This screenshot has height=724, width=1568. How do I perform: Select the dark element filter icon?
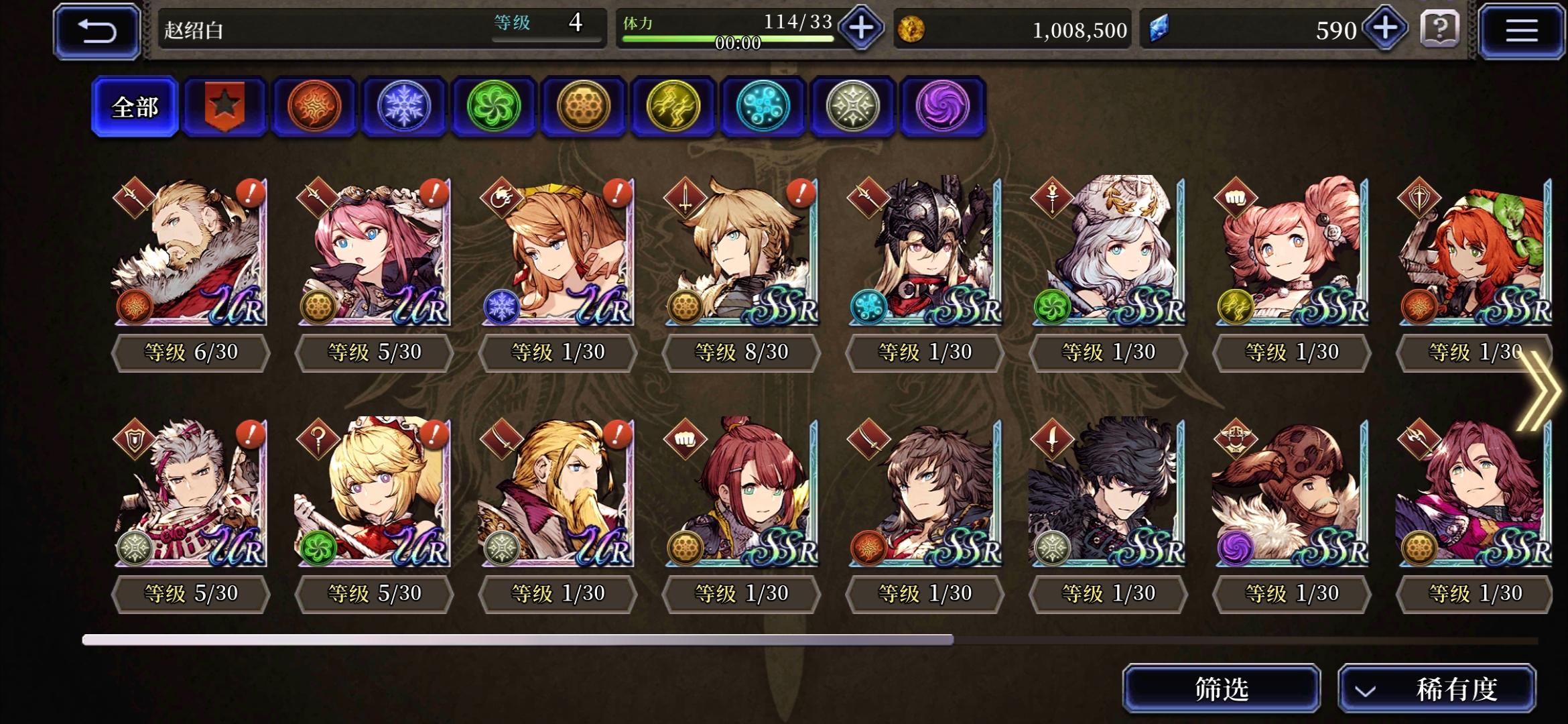pyautogui.click(x=943, y=107)
